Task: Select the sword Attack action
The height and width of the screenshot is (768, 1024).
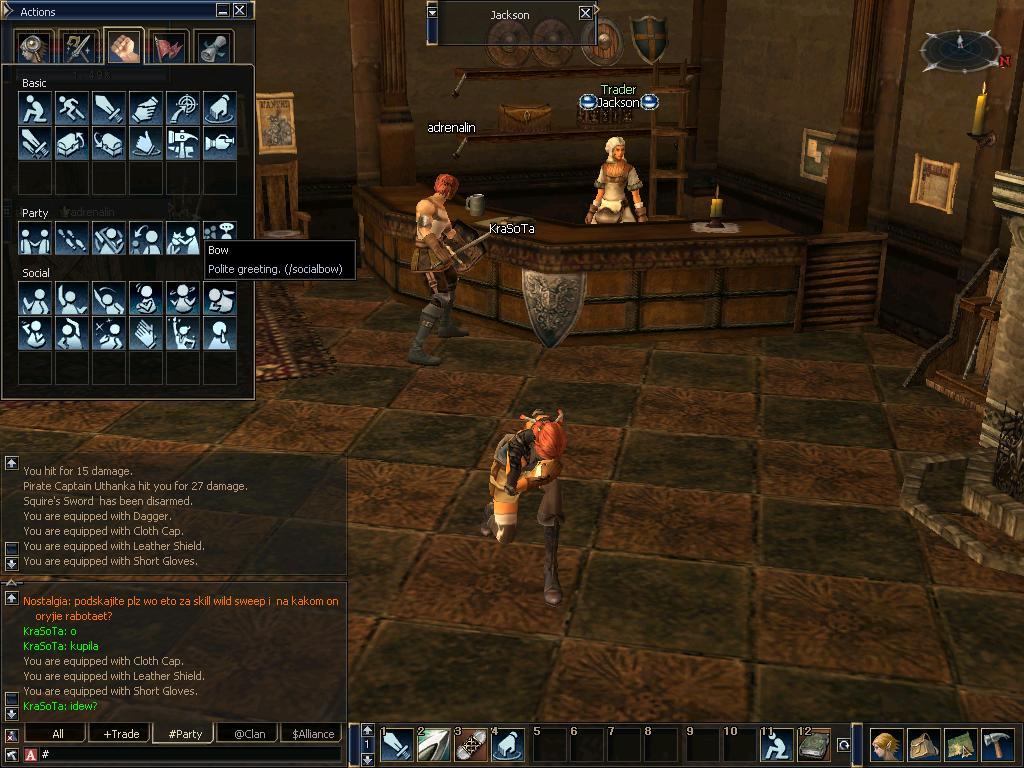Action: (x=109, y=108)
